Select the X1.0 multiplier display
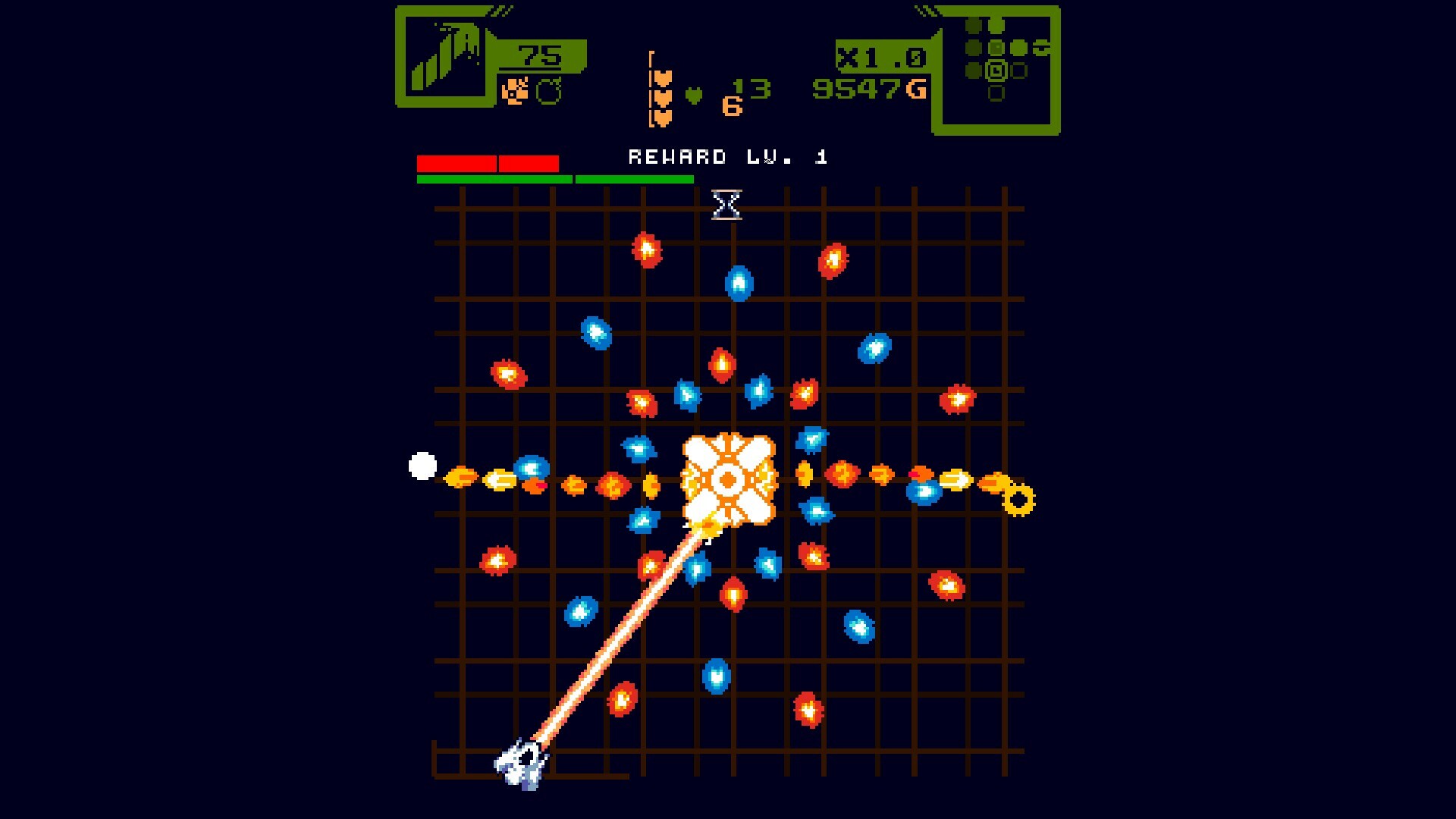This screenshot has height=819, width=1456. coord(881,57)
